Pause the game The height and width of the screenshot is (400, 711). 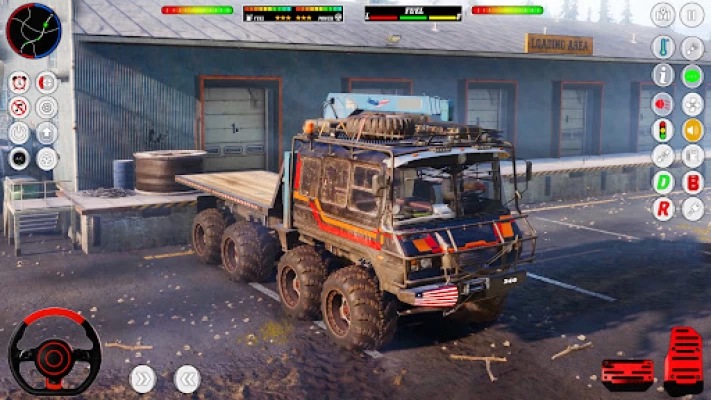click(x=692, y=15)
